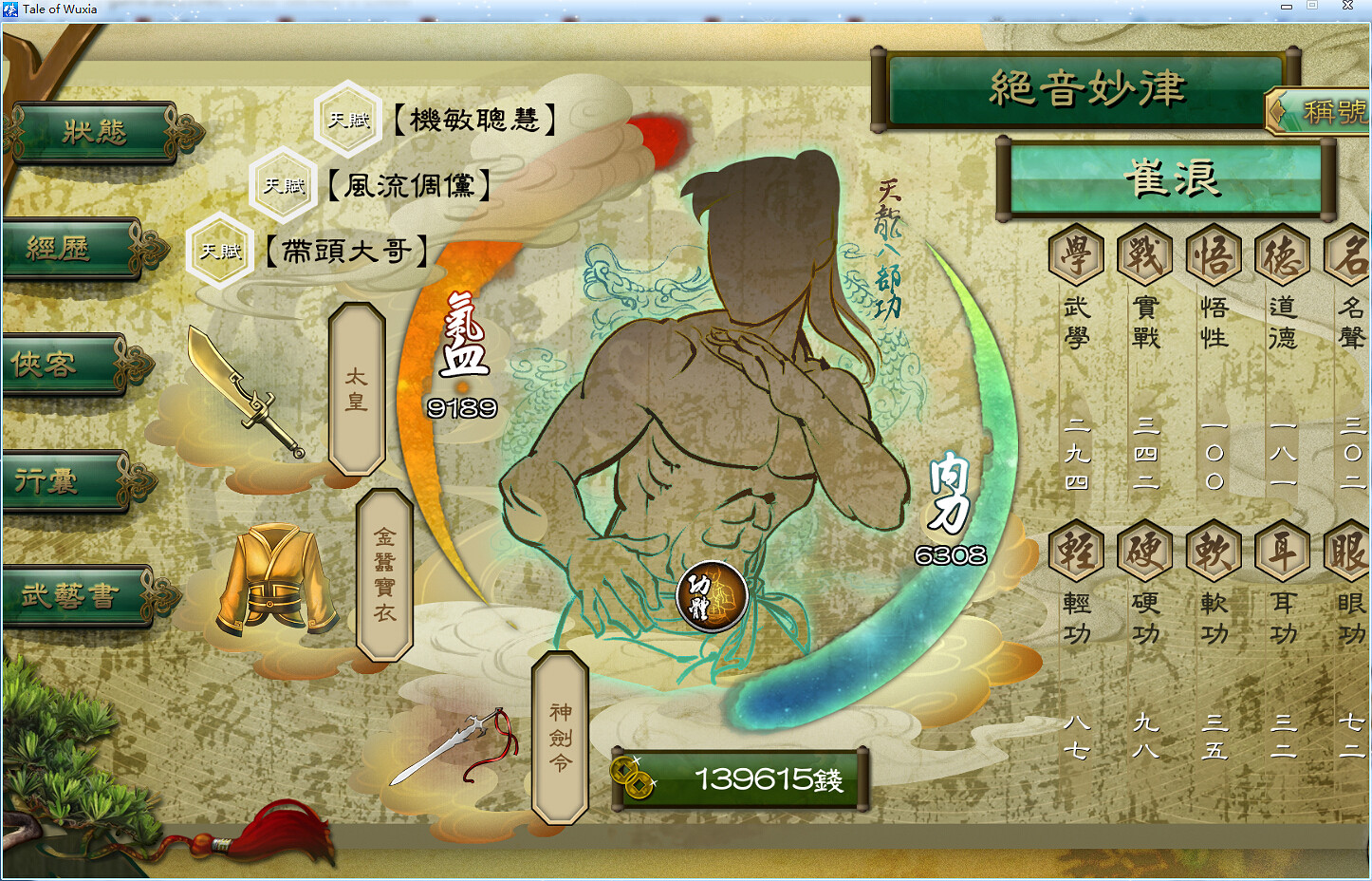Viewport: 1372px width, 881px height.
Task: Click the 學 martial learning stat hexagon
Action: [x=1076, y=254]
